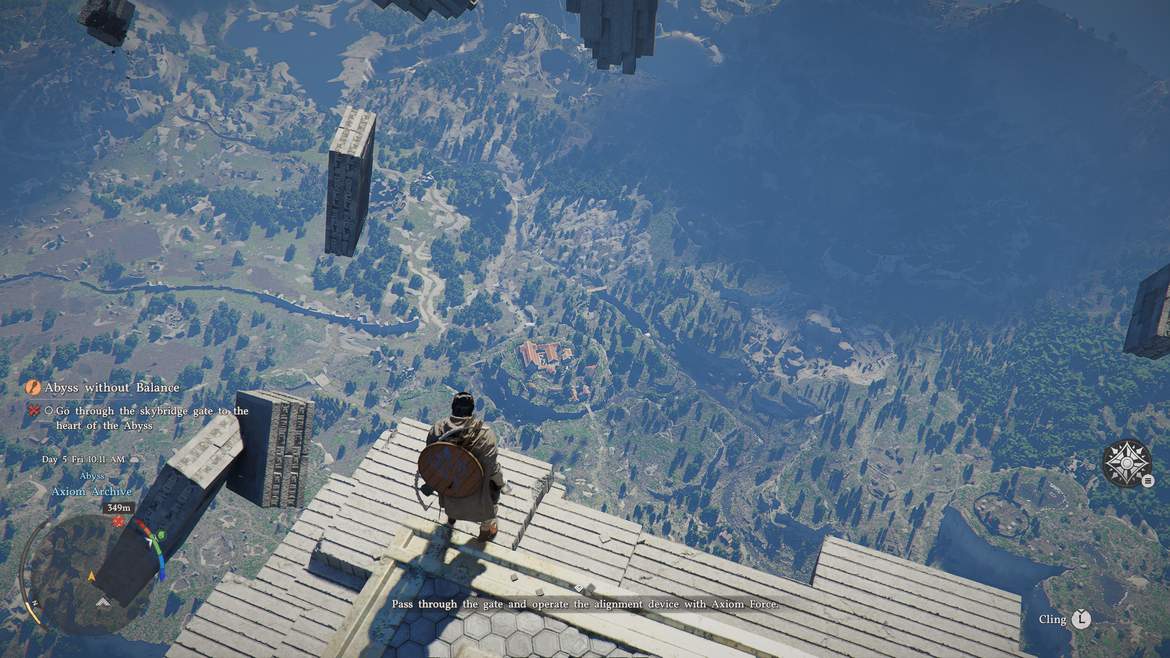Activate the star-shaped compass emblem icon

click(x=1125, y=463)
